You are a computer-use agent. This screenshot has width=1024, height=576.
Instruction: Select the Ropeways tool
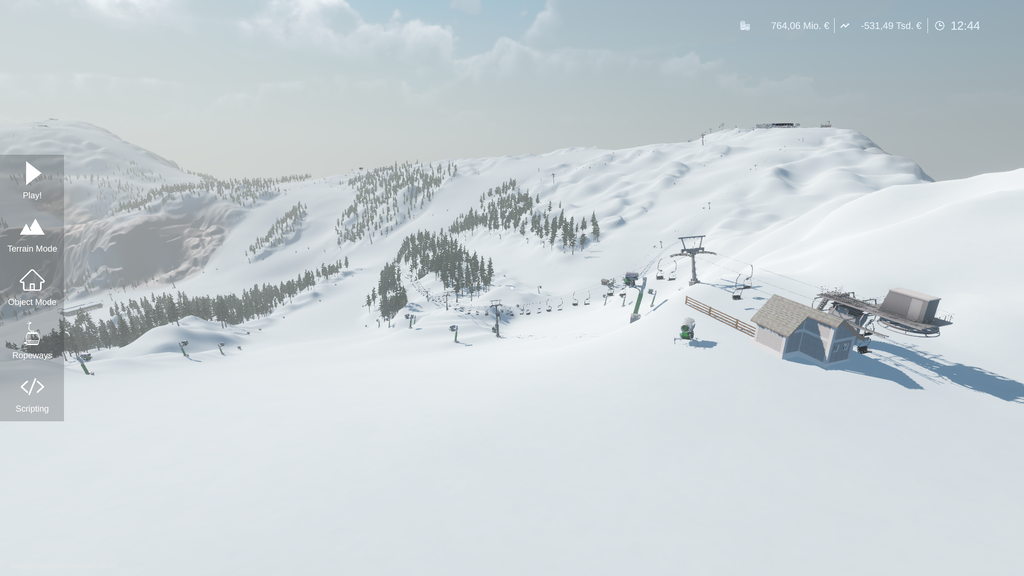[32, 341]
